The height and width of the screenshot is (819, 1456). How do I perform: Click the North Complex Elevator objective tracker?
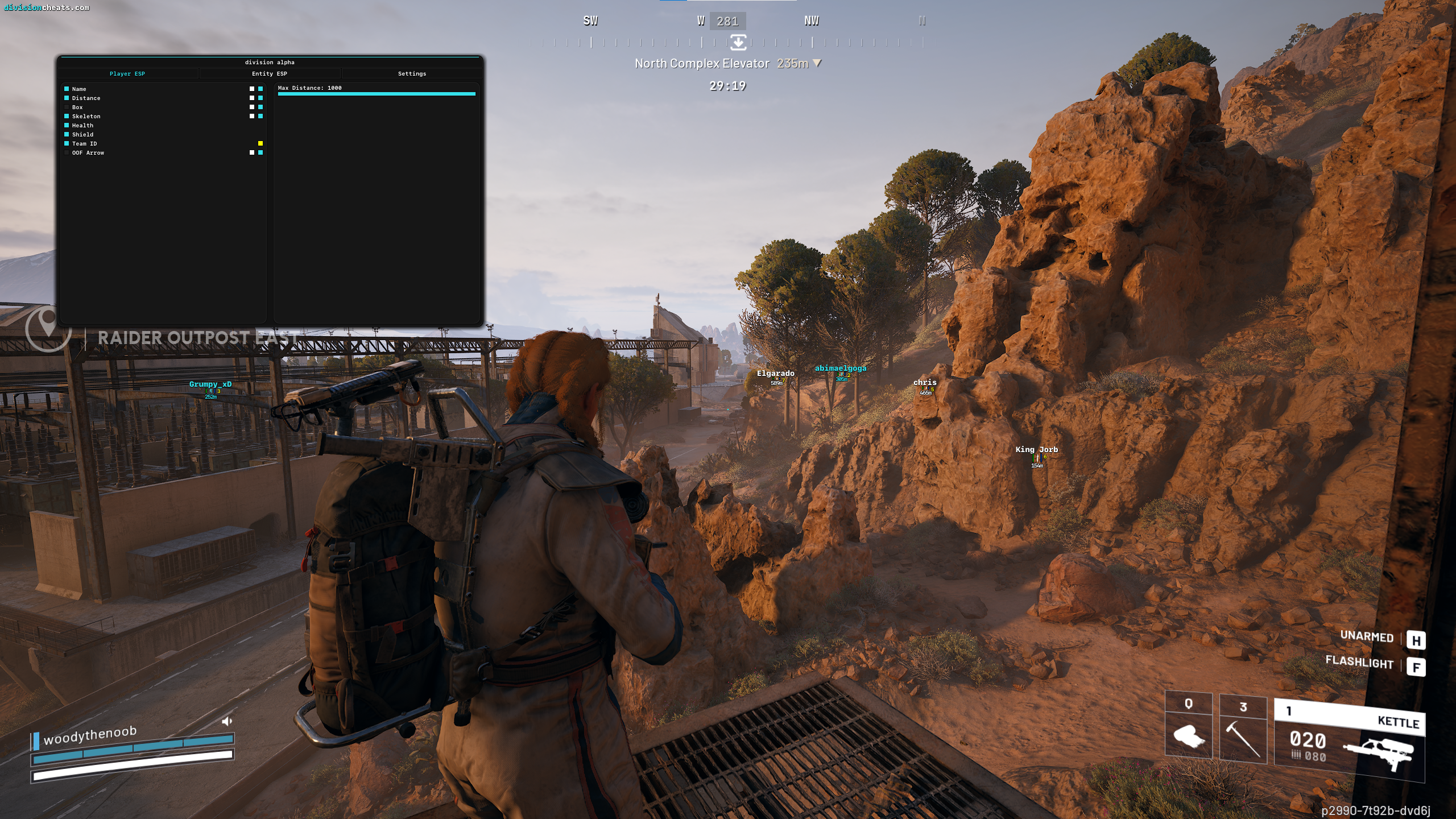click(x=727, y=64)
